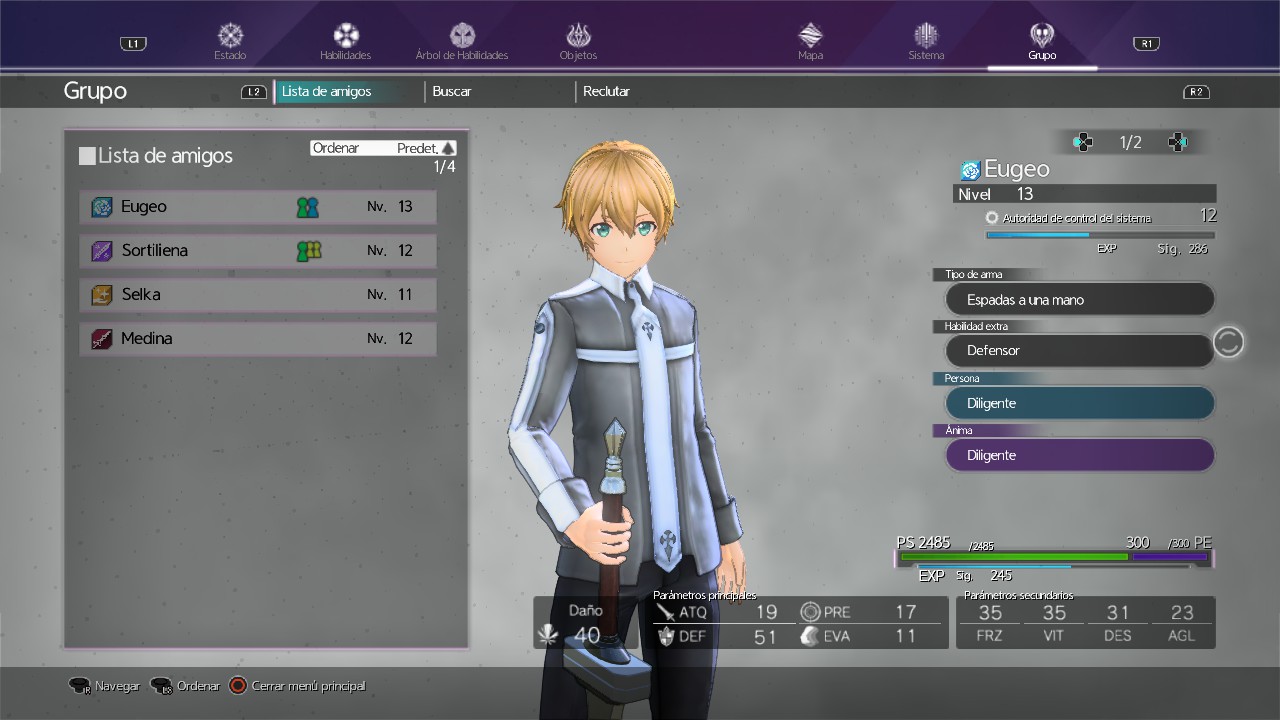Switch to the Habilidades tab
The height and width of the screenshot is (720, 1280).
[346, 41]
